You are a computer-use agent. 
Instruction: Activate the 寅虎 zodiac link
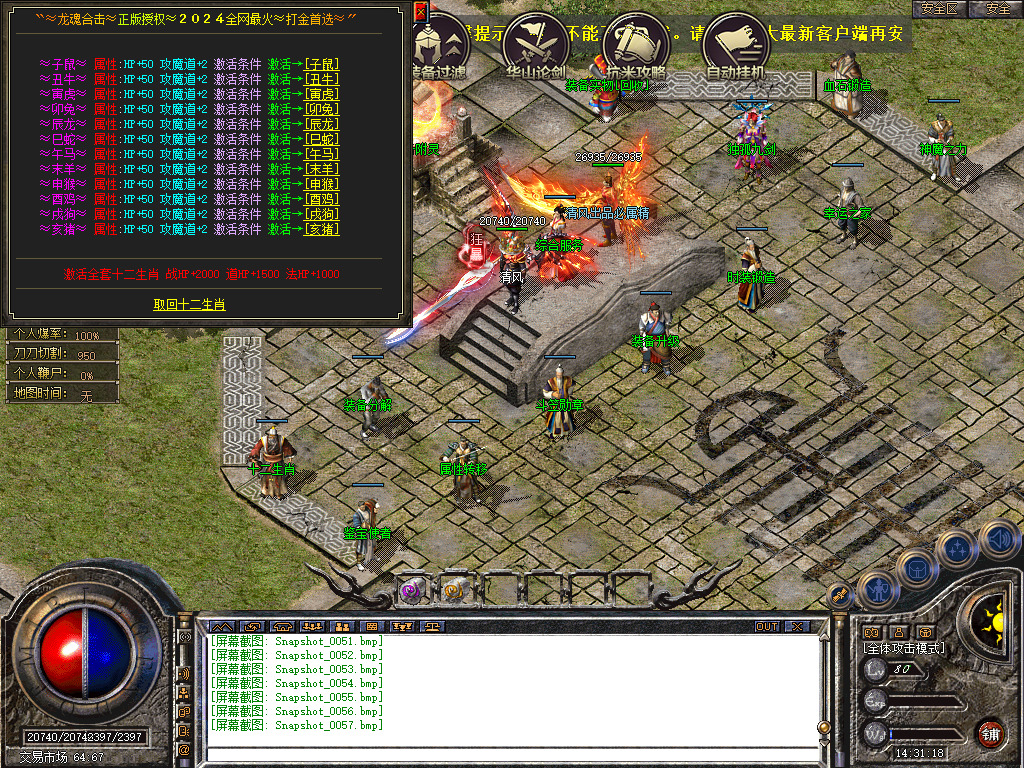coord(321,94)
